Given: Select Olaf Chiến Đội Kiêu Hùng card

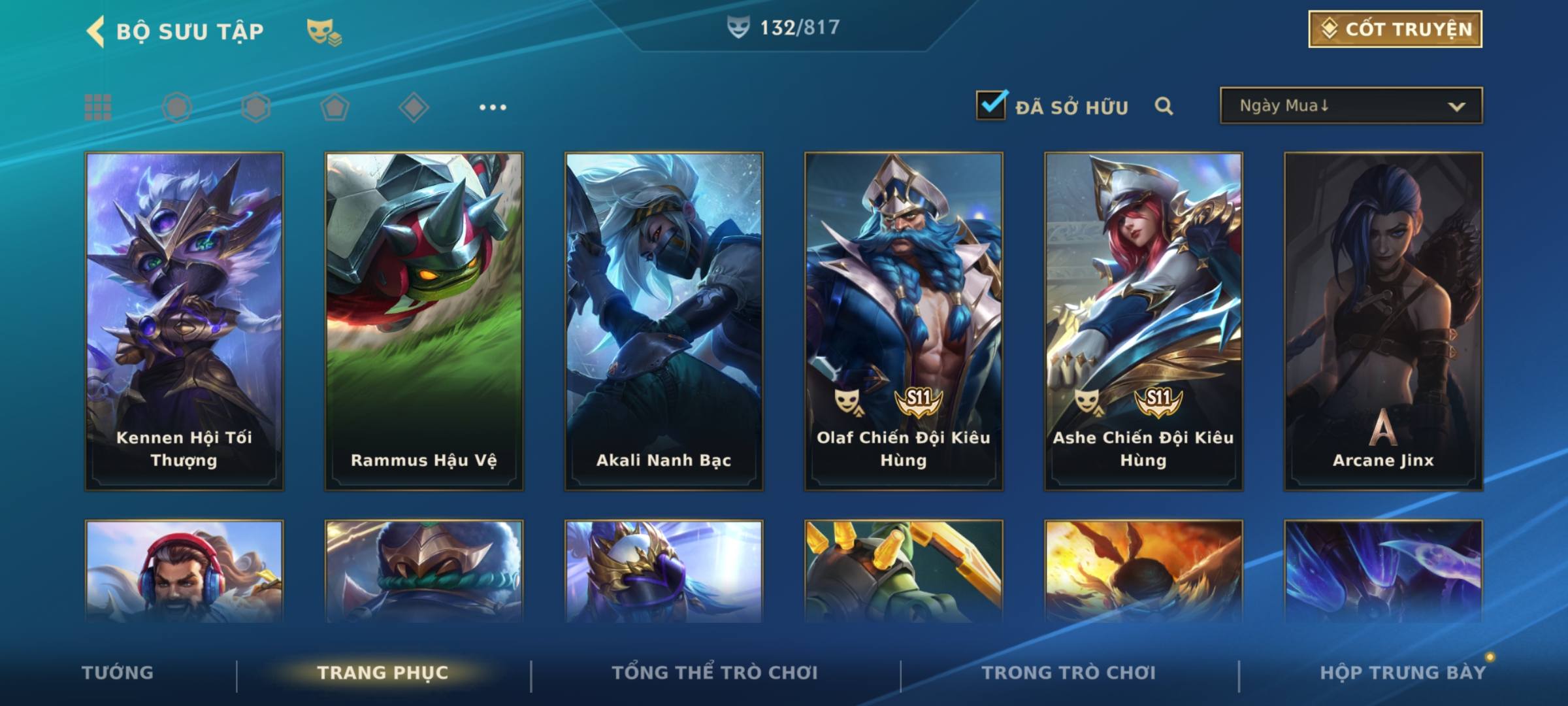Looking at the screenshot, I should [x=904, y=321].
